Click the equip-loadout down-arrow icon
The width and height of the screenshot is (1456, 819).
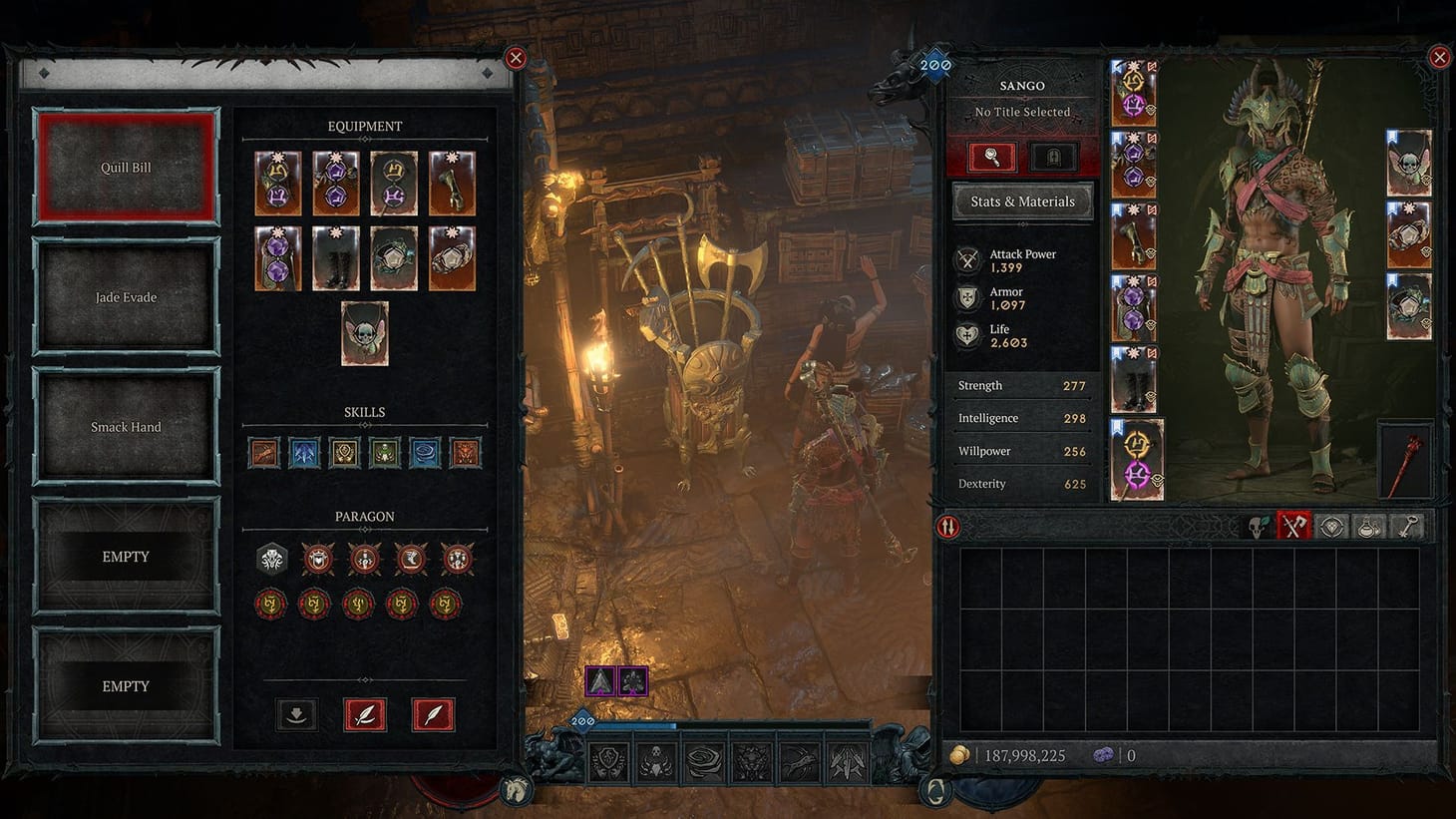[x=296, y=714]
